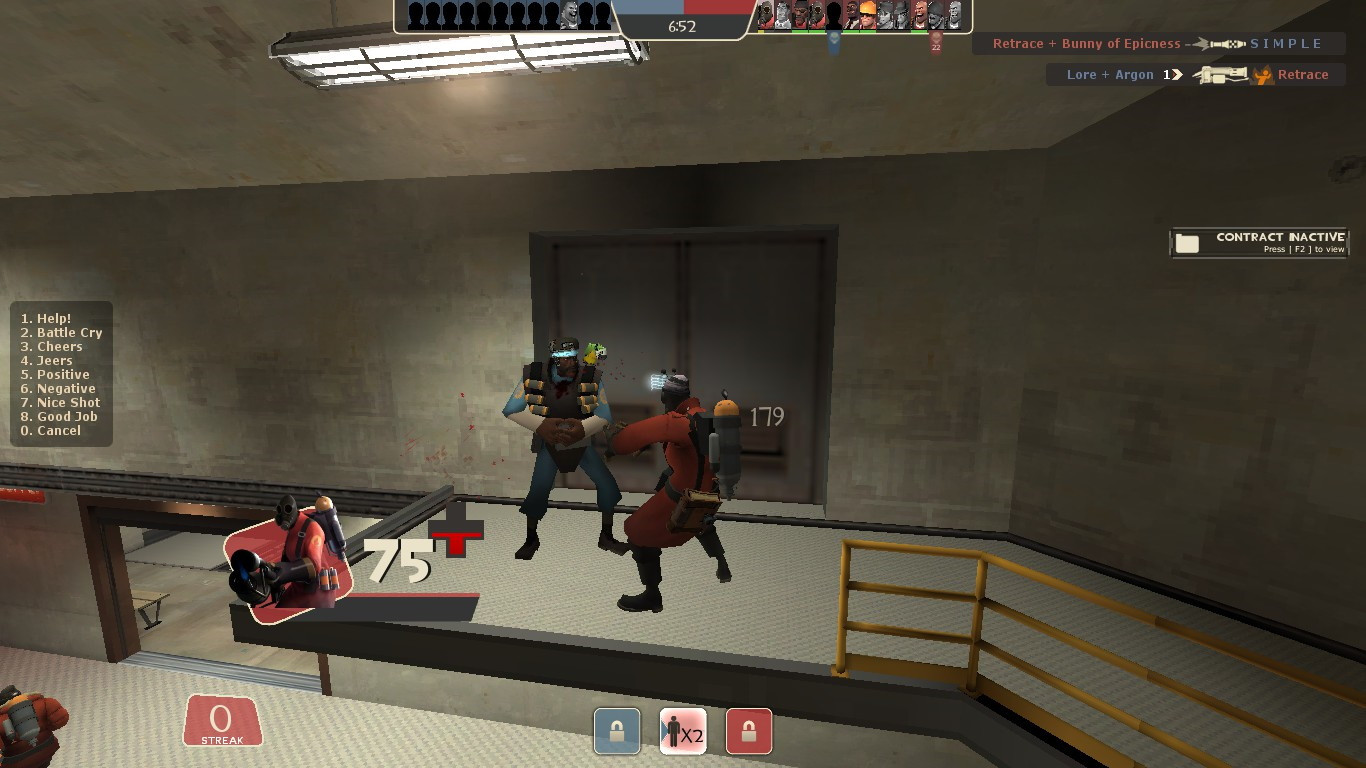This screenshot has width=1366, height=768.
Task: Click the X2 random team assignment icon
Action: (x=683, y=731)
